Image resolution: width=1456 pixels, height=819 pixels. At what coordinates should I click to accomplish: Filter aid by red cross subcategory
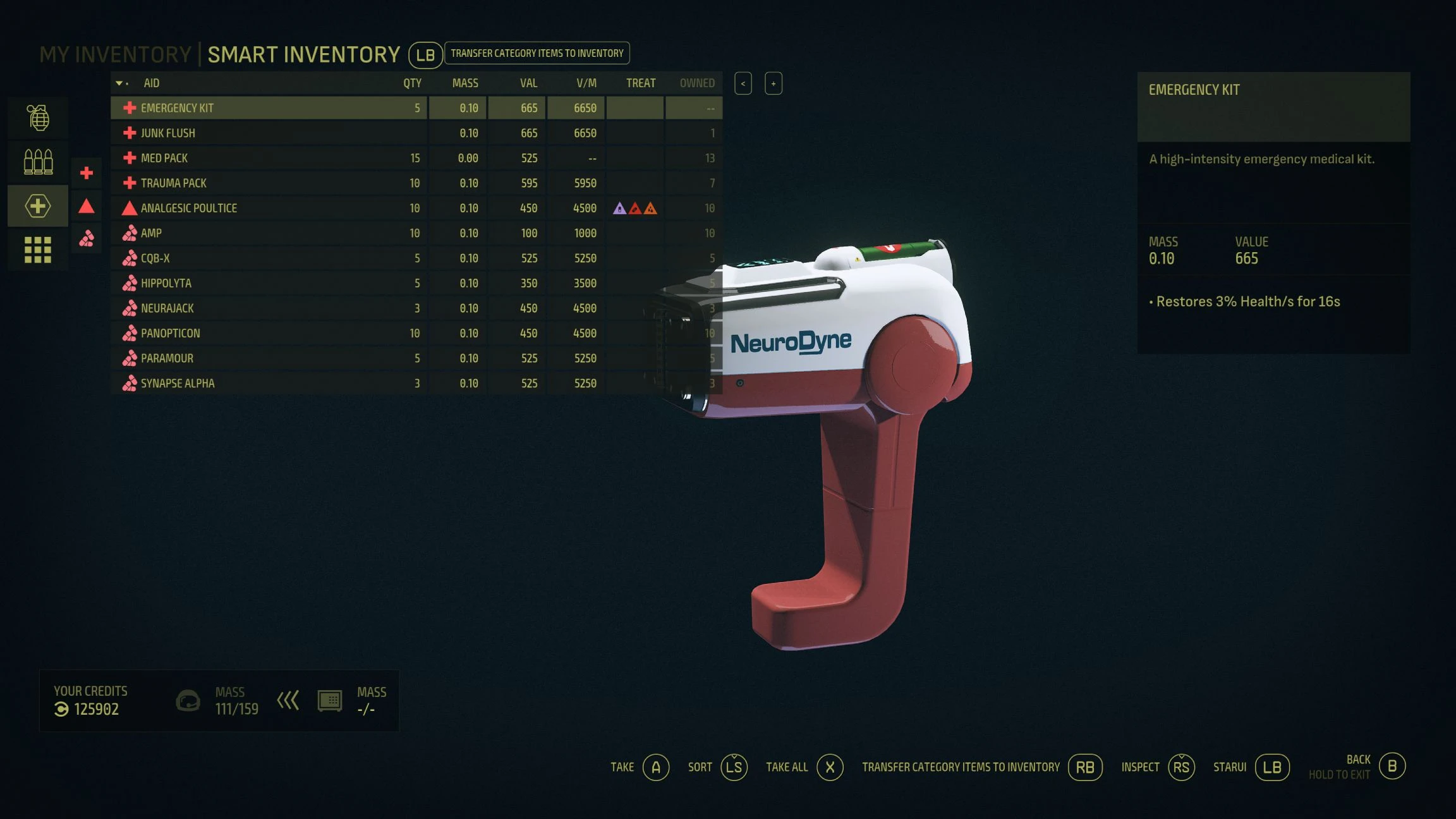coord(87,173)
